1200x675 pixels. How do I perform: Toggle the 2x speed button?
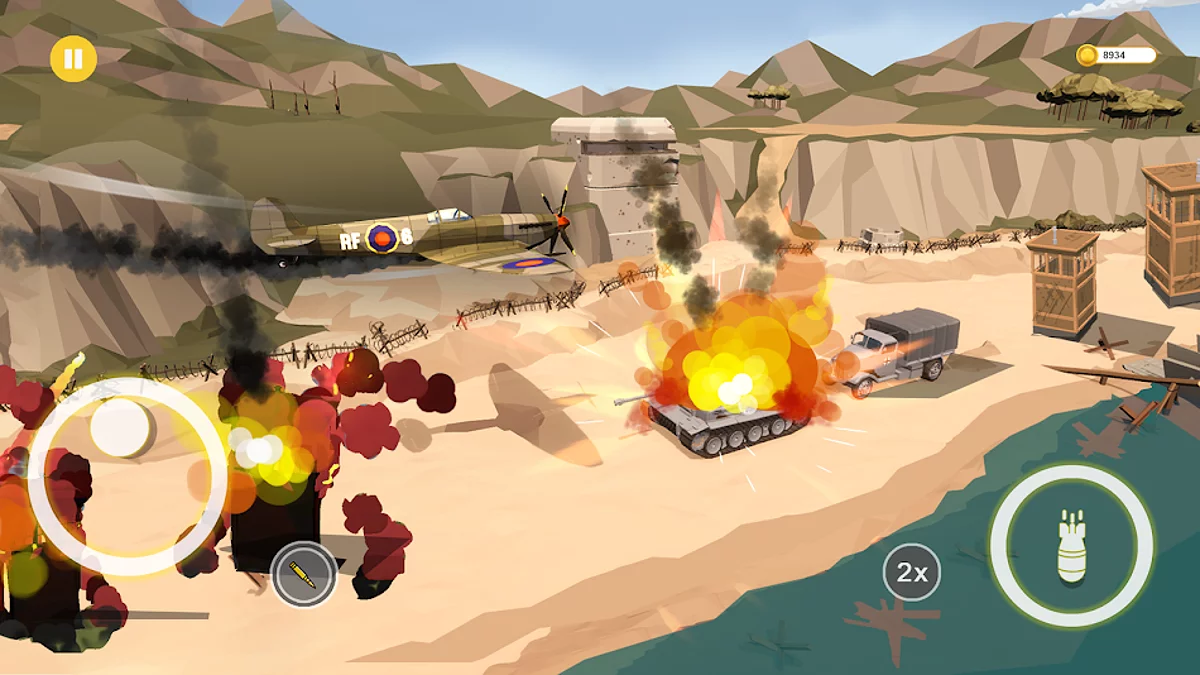click(911, 573)
